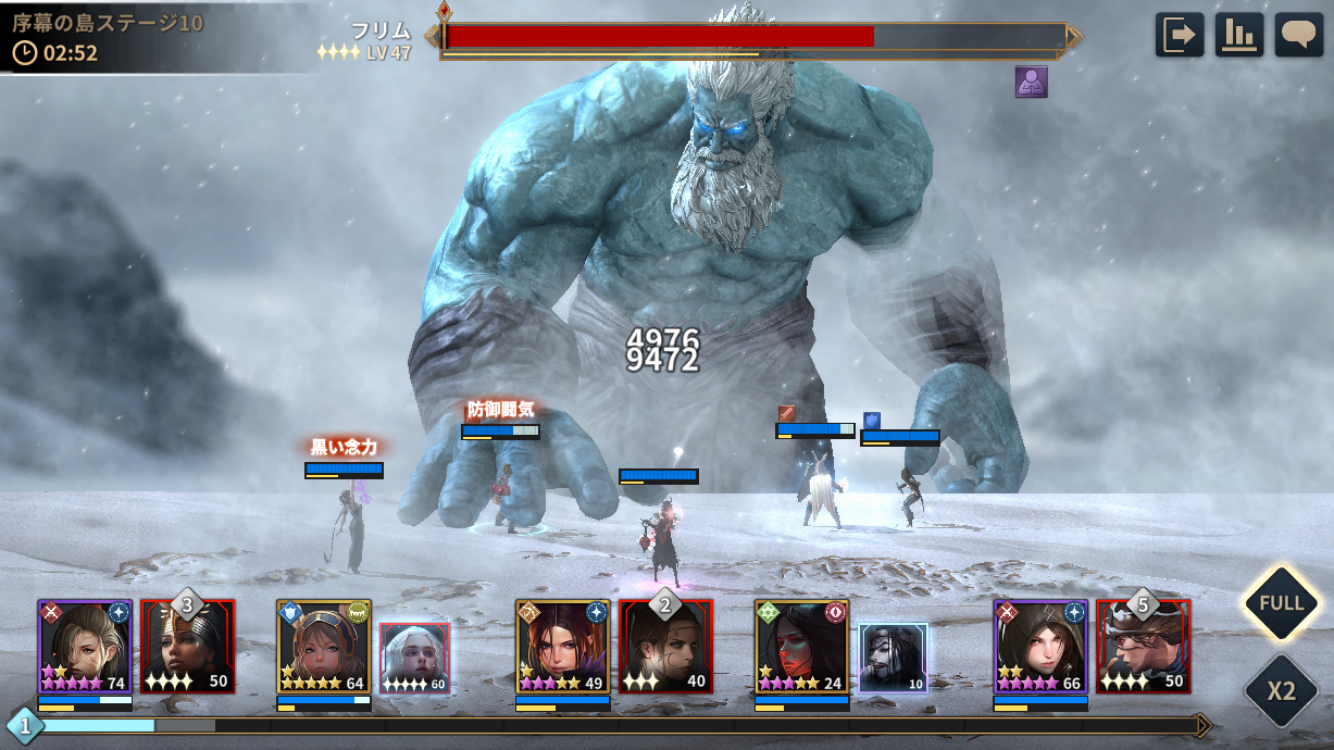Select the level 24 dark-haired hero portrait
This screenshot has height=750, width=1334.
point(802,646)
